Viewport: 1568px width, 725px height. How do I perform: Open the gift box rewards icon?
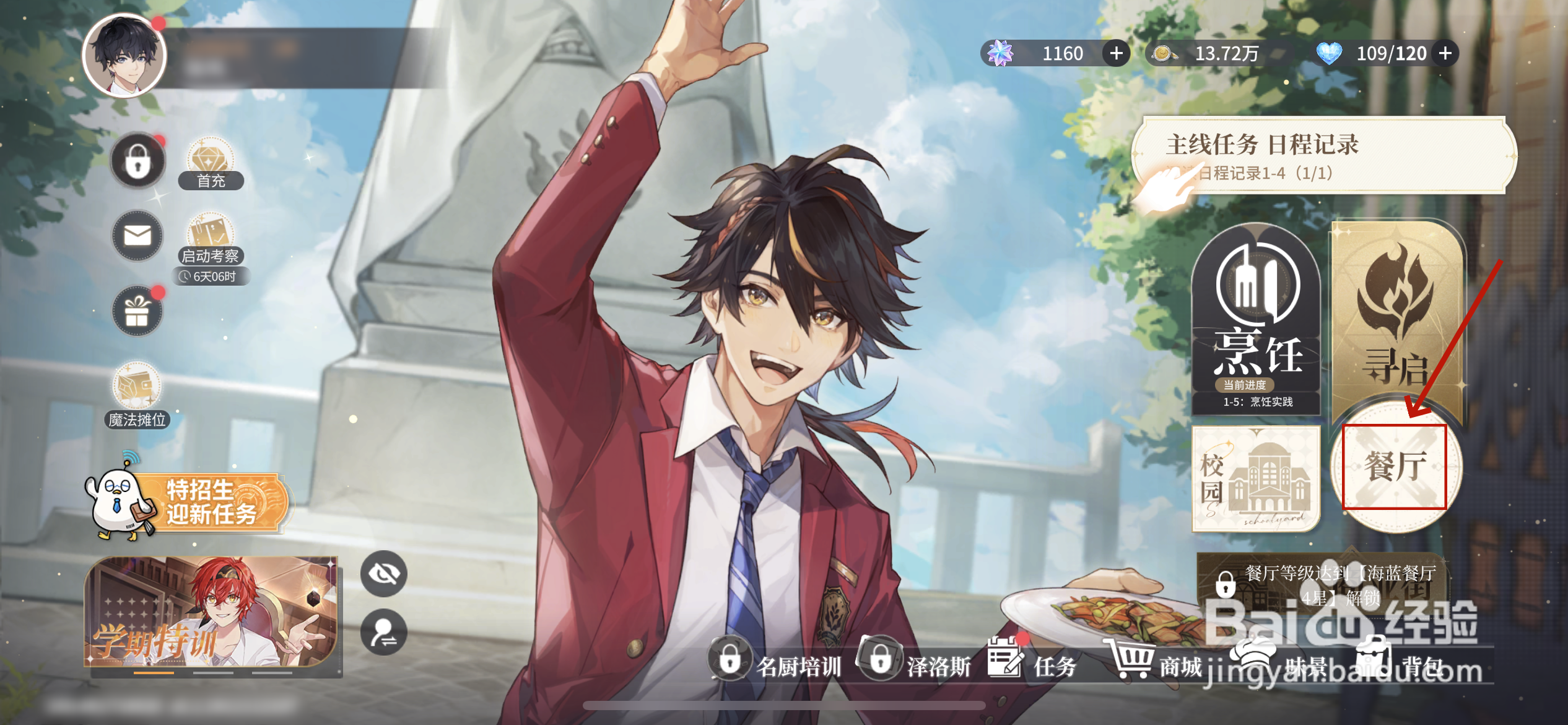coord(137,312)
